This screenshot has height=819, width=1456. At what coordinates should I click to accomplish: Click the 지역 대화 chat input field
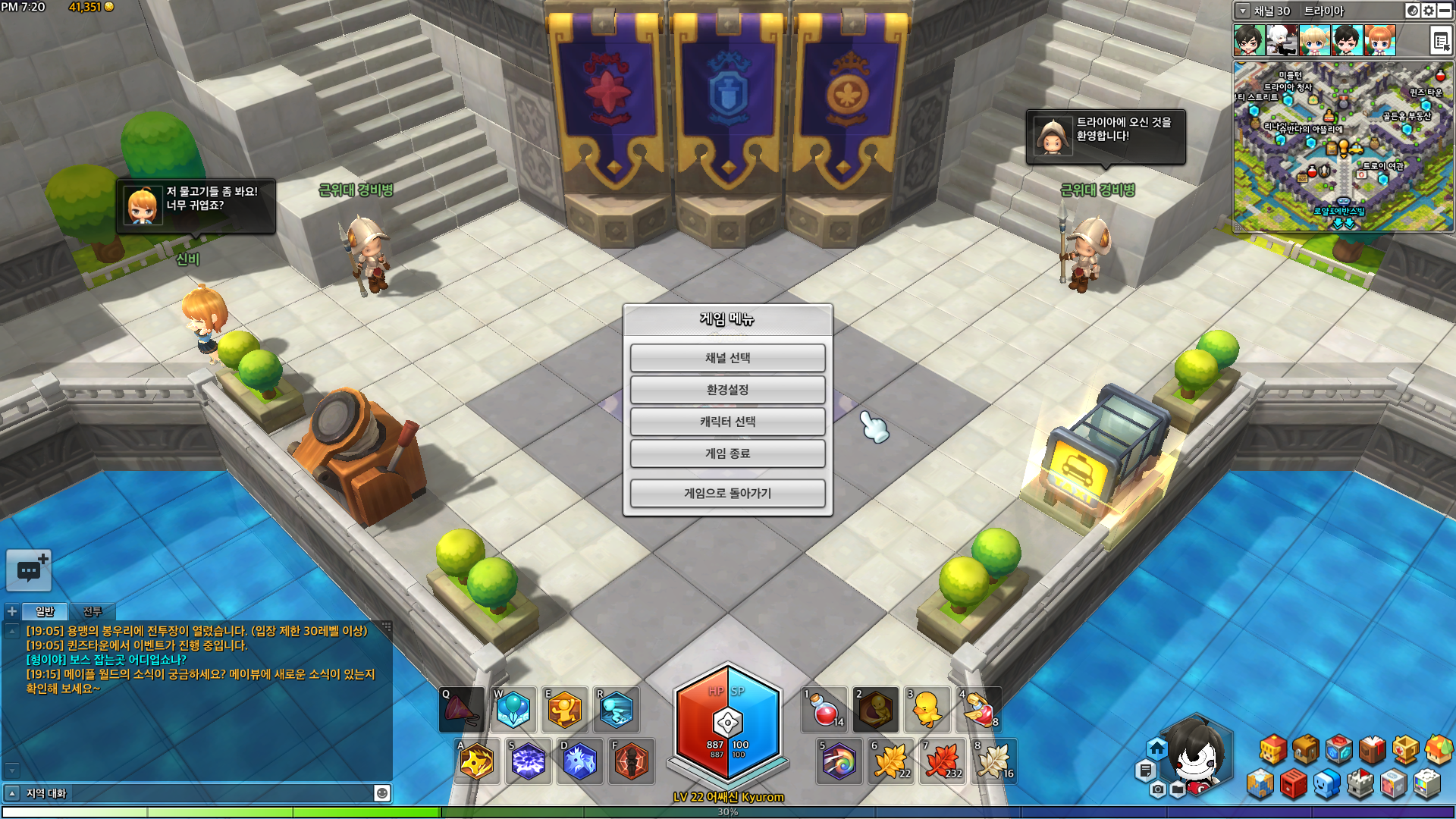pyautogui.click(x=197, y=793)
